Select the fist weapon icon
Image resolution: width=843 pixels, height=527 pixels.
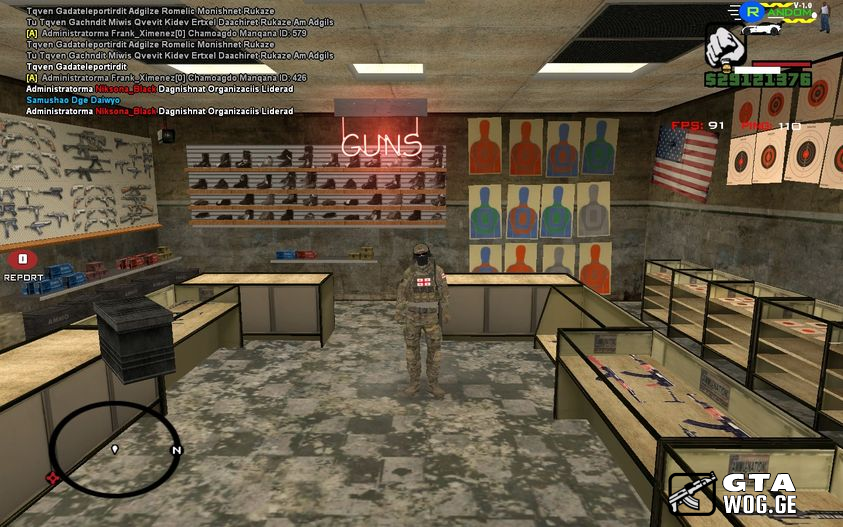pyautogui.click(x=725, y=46)
